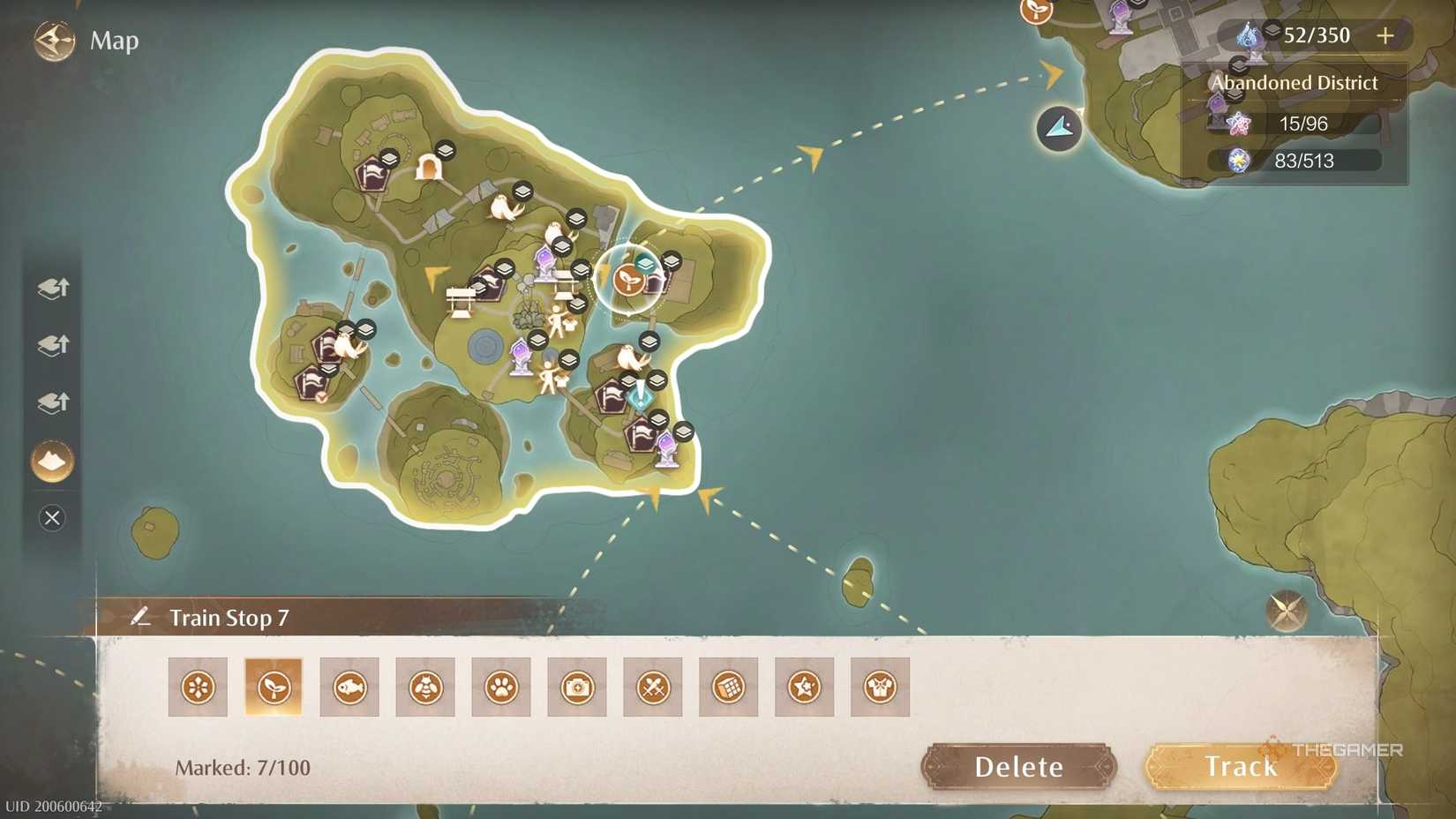Pick the paw print marker icon

[500, 687]
